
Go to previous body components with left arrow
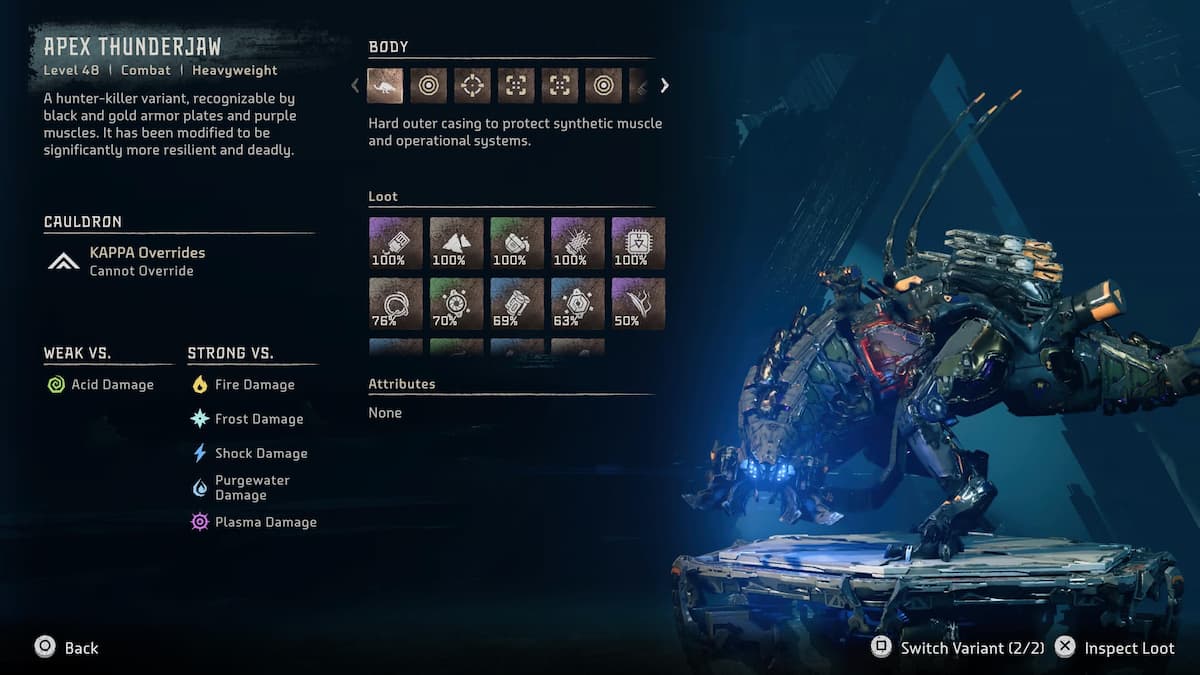355,86
